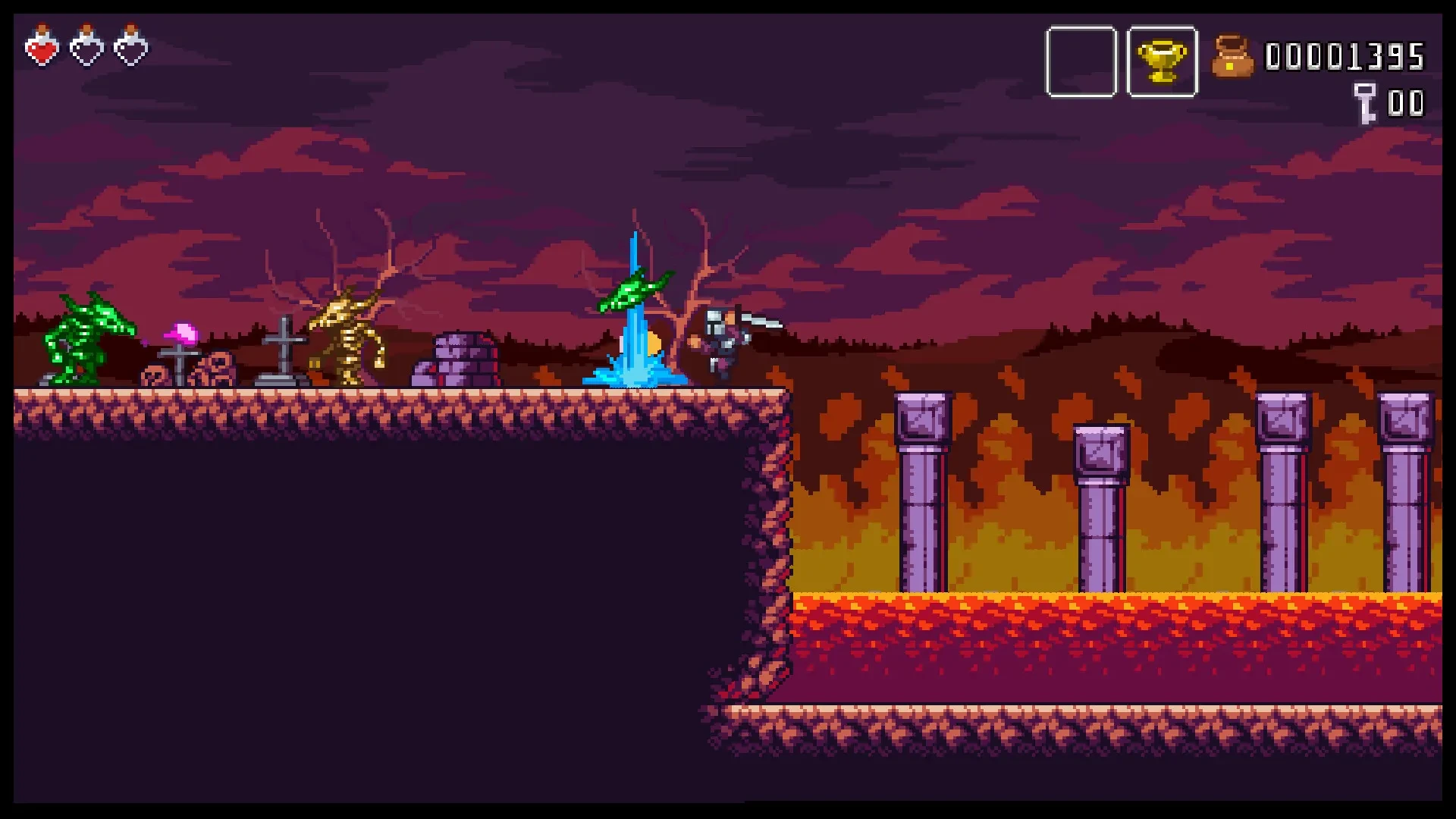The image size is (1456, 819).
Task: Select the brown coin pouch icon
Action: tap(1234, 55)
